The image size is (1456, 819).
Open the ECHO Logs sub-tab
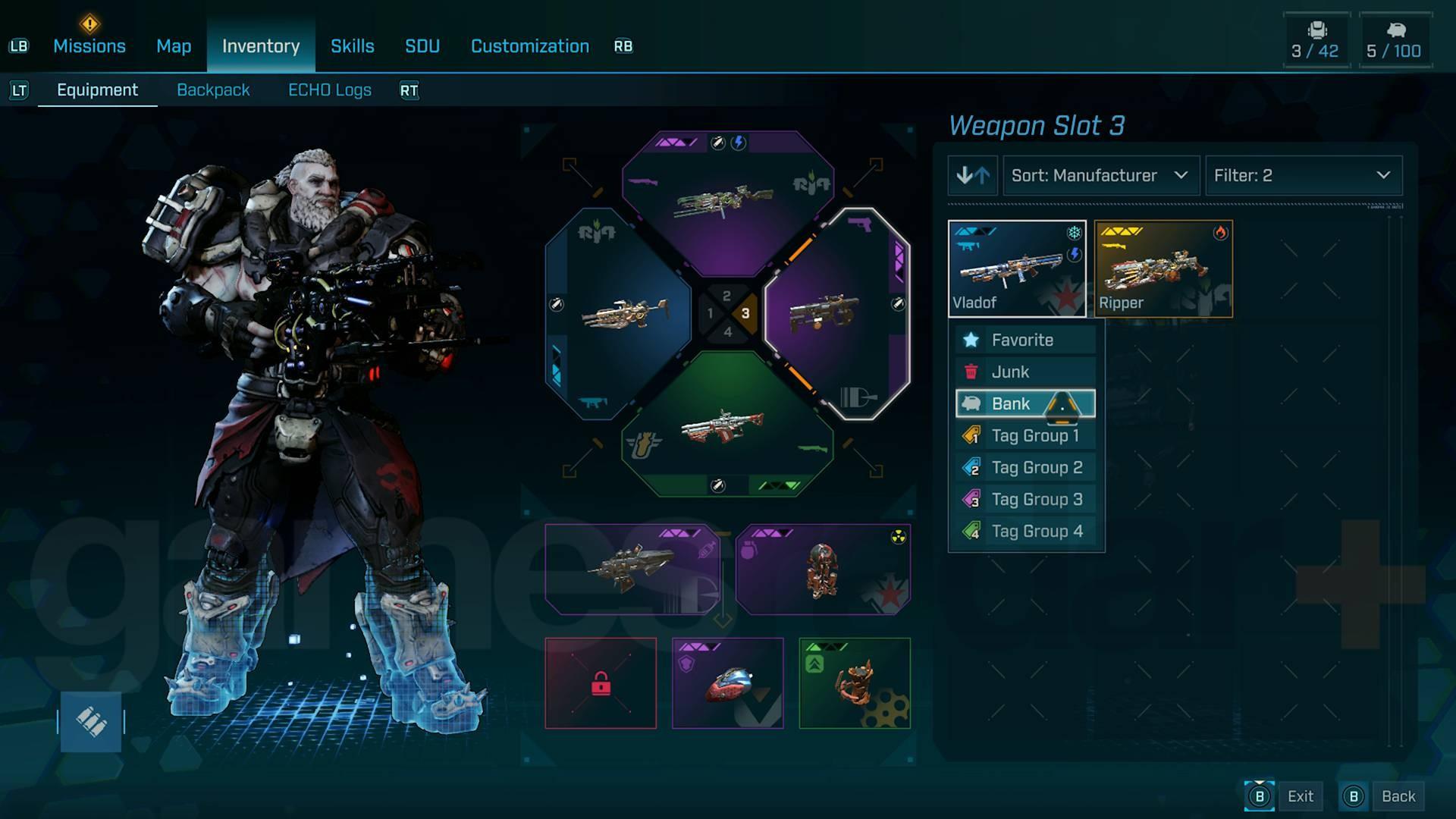[x=330, y=90]
